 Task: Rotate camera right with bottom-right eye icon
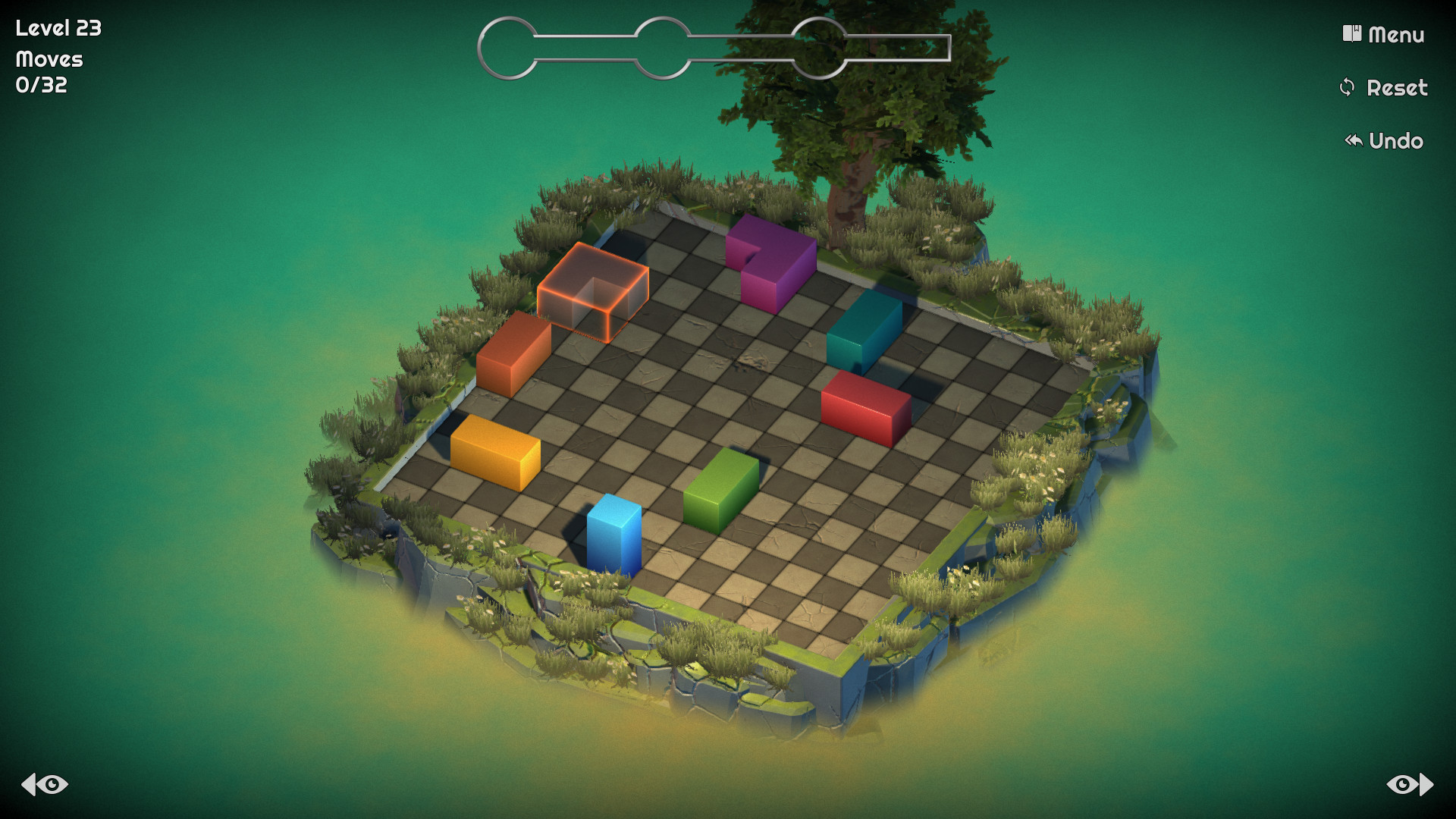tap(1408, 785)
